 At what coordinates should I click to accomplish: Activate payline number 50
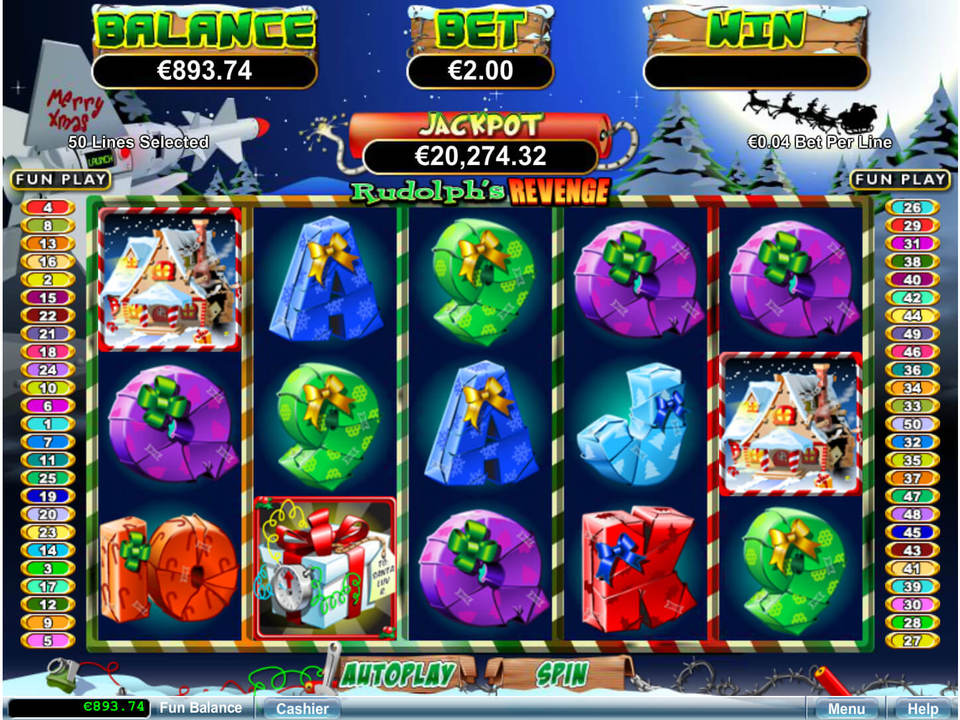point(911,424)
